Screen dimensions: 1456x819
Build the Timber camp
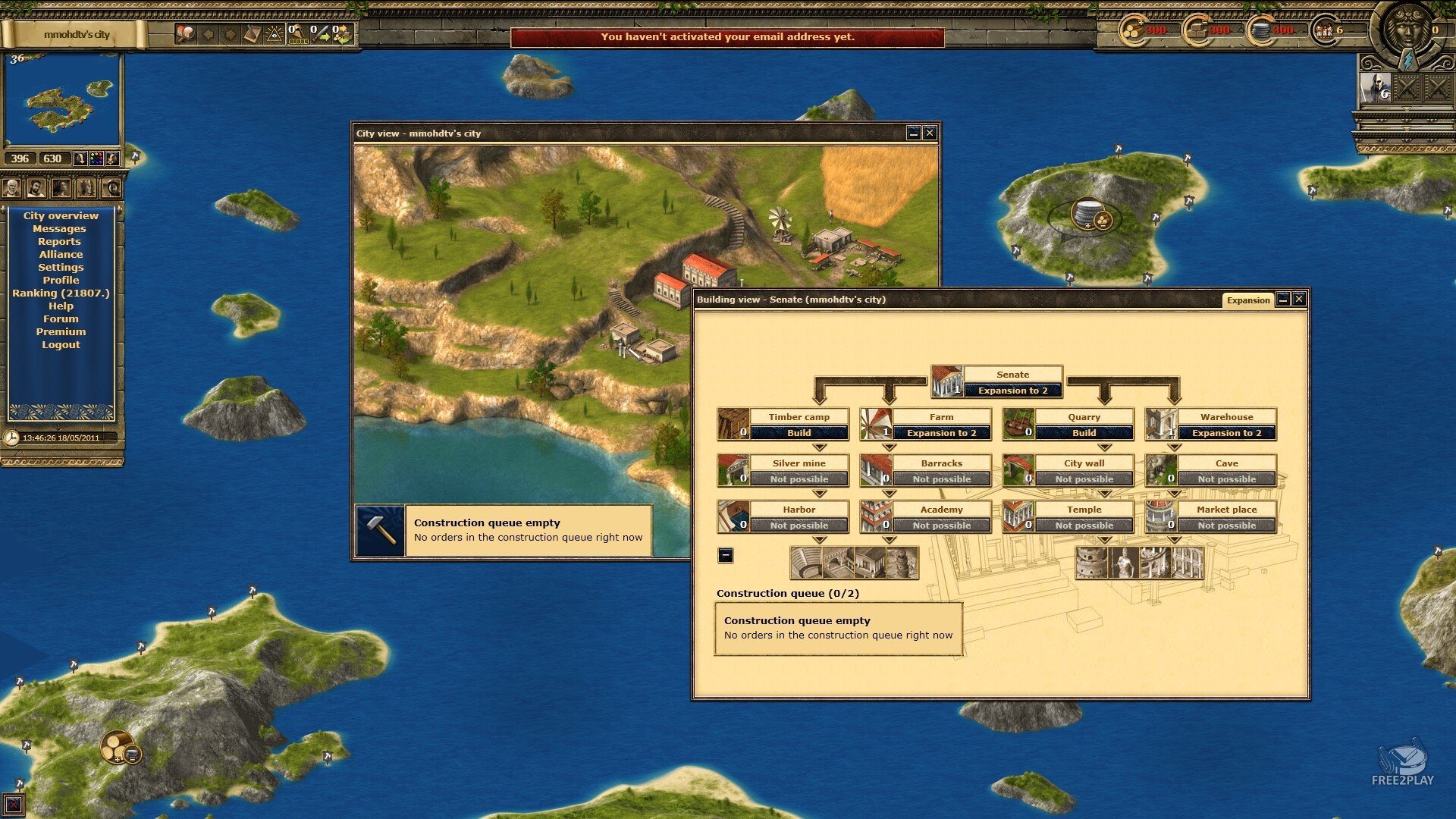point(799,433)
